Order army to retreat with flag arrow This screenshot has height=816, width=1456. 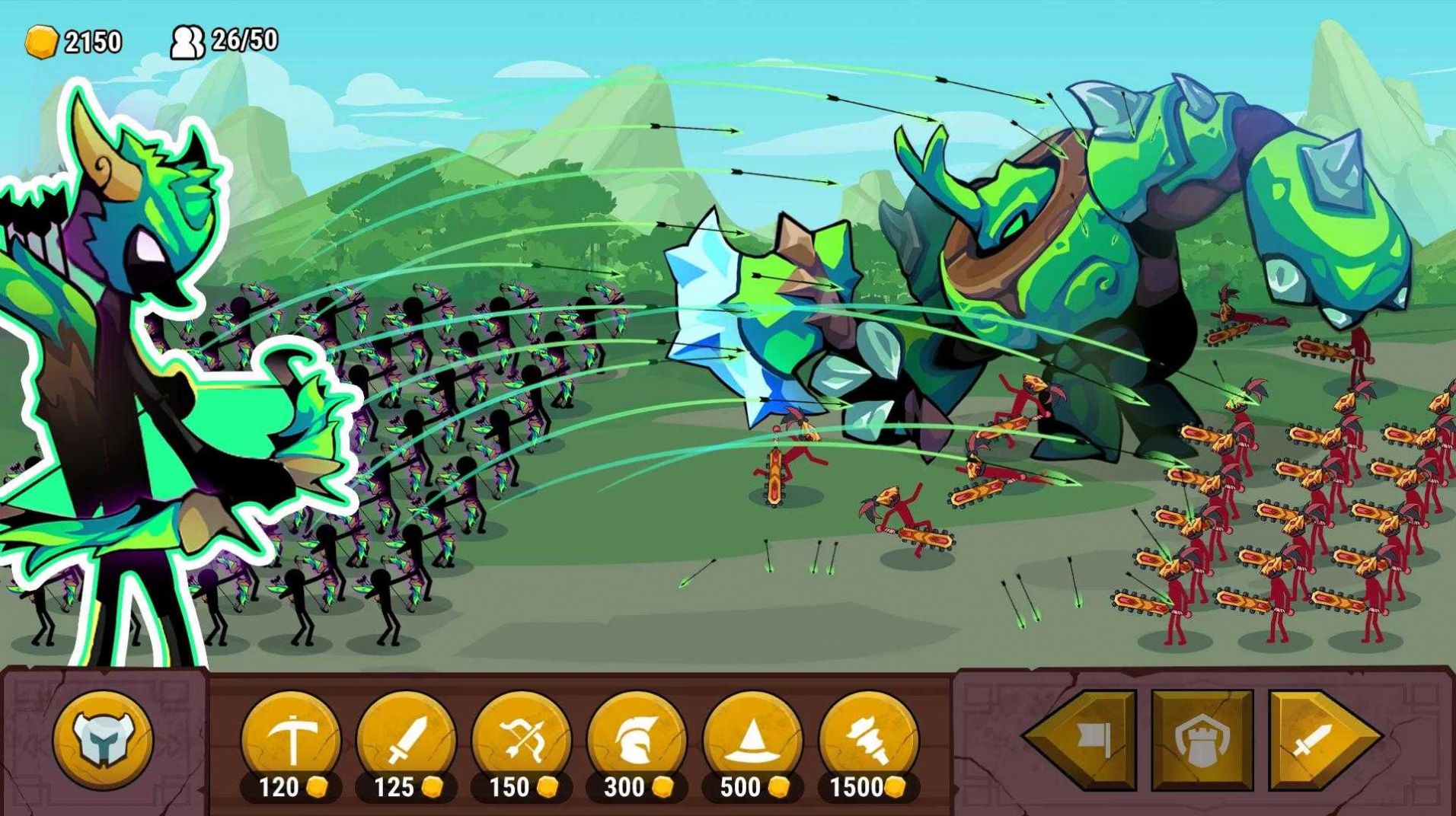tap(1085, 740)
